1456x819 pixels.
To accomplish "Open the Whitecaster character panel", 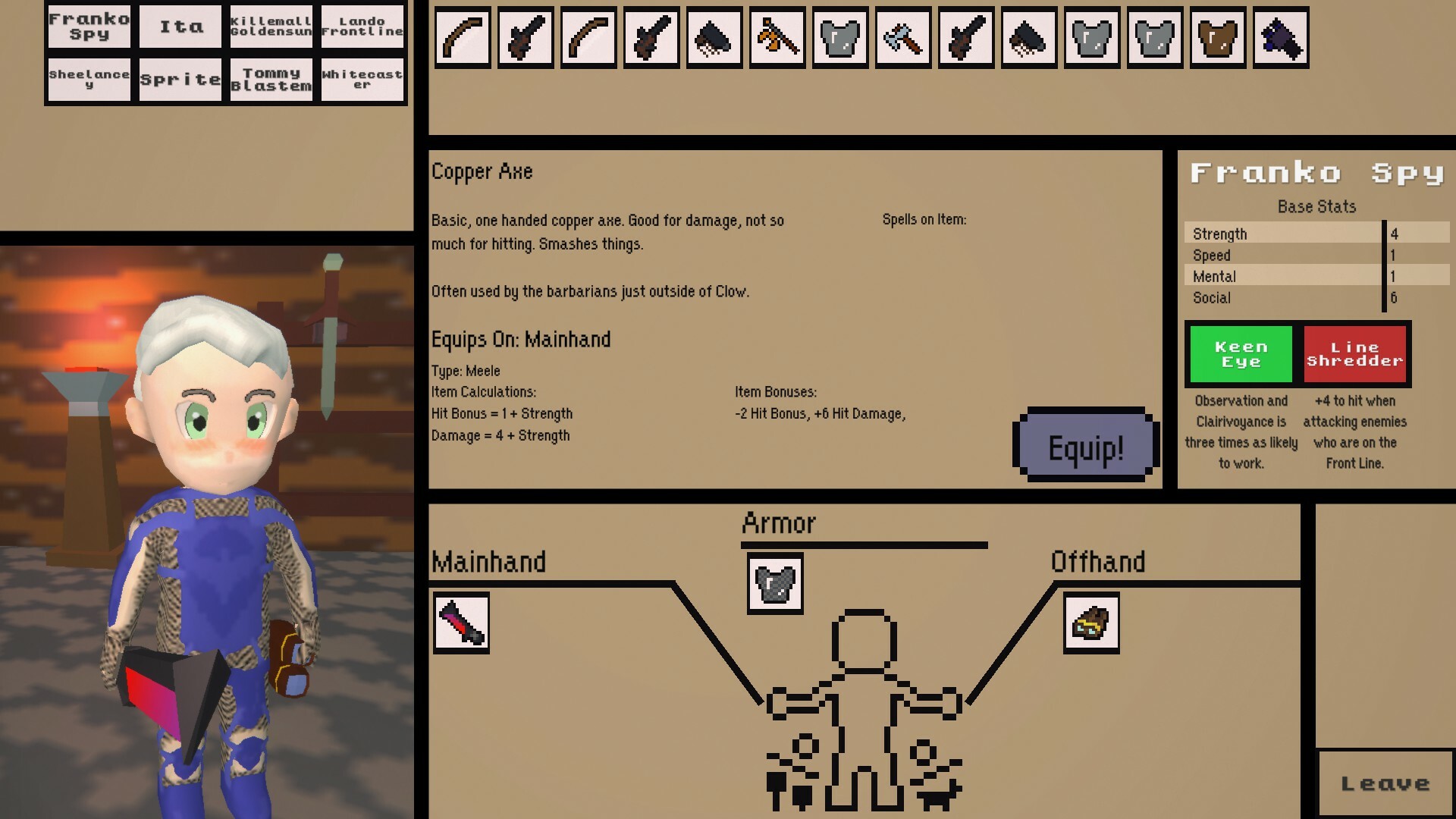I will click(x=362, y=77).
